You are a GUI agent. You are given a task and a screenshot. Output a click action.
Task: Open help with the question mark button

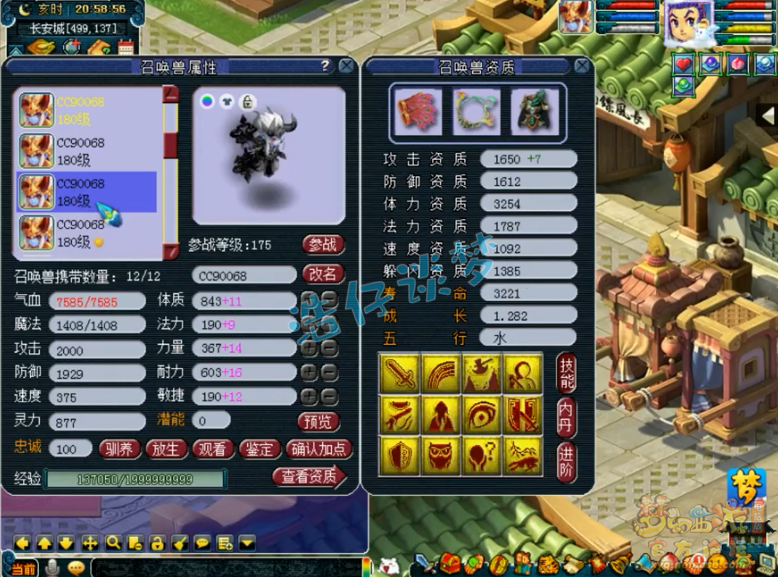325,66
